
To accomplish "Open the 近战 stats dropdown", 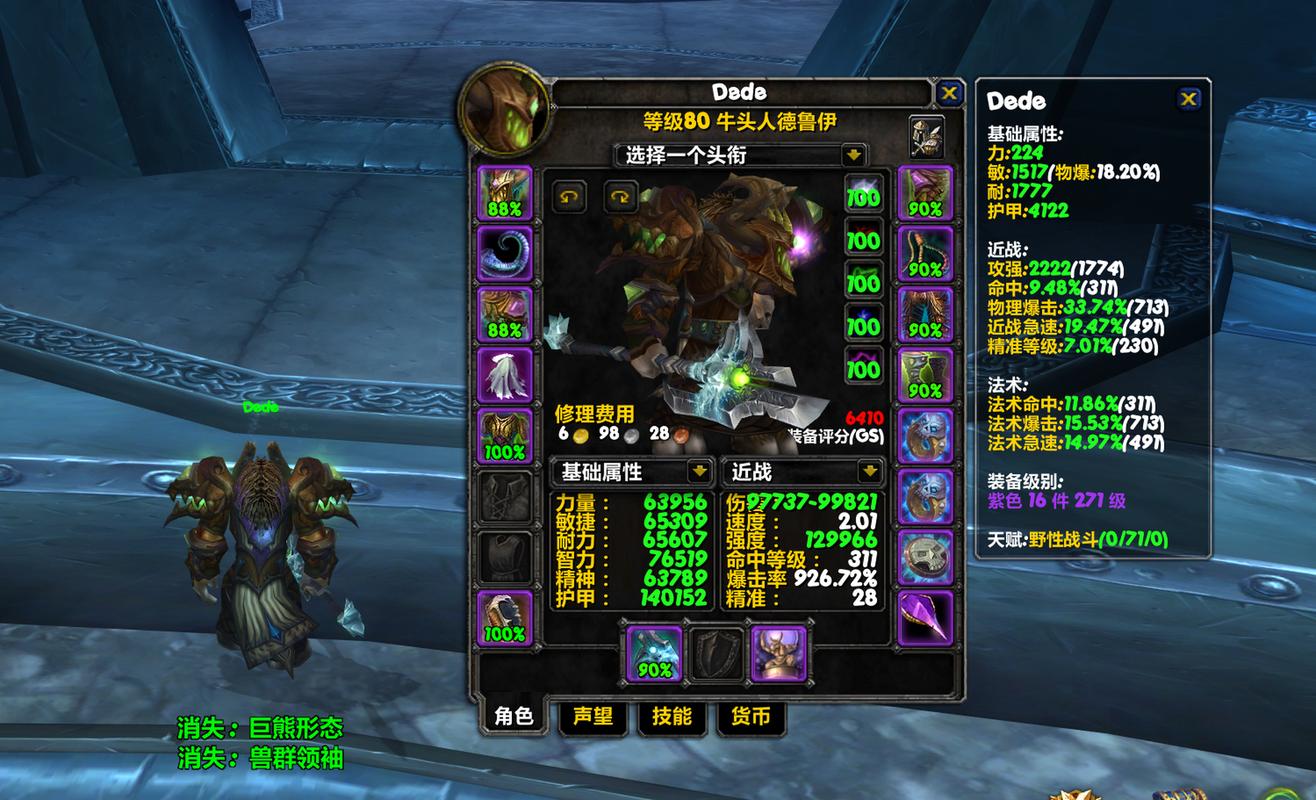I will 869,471.
